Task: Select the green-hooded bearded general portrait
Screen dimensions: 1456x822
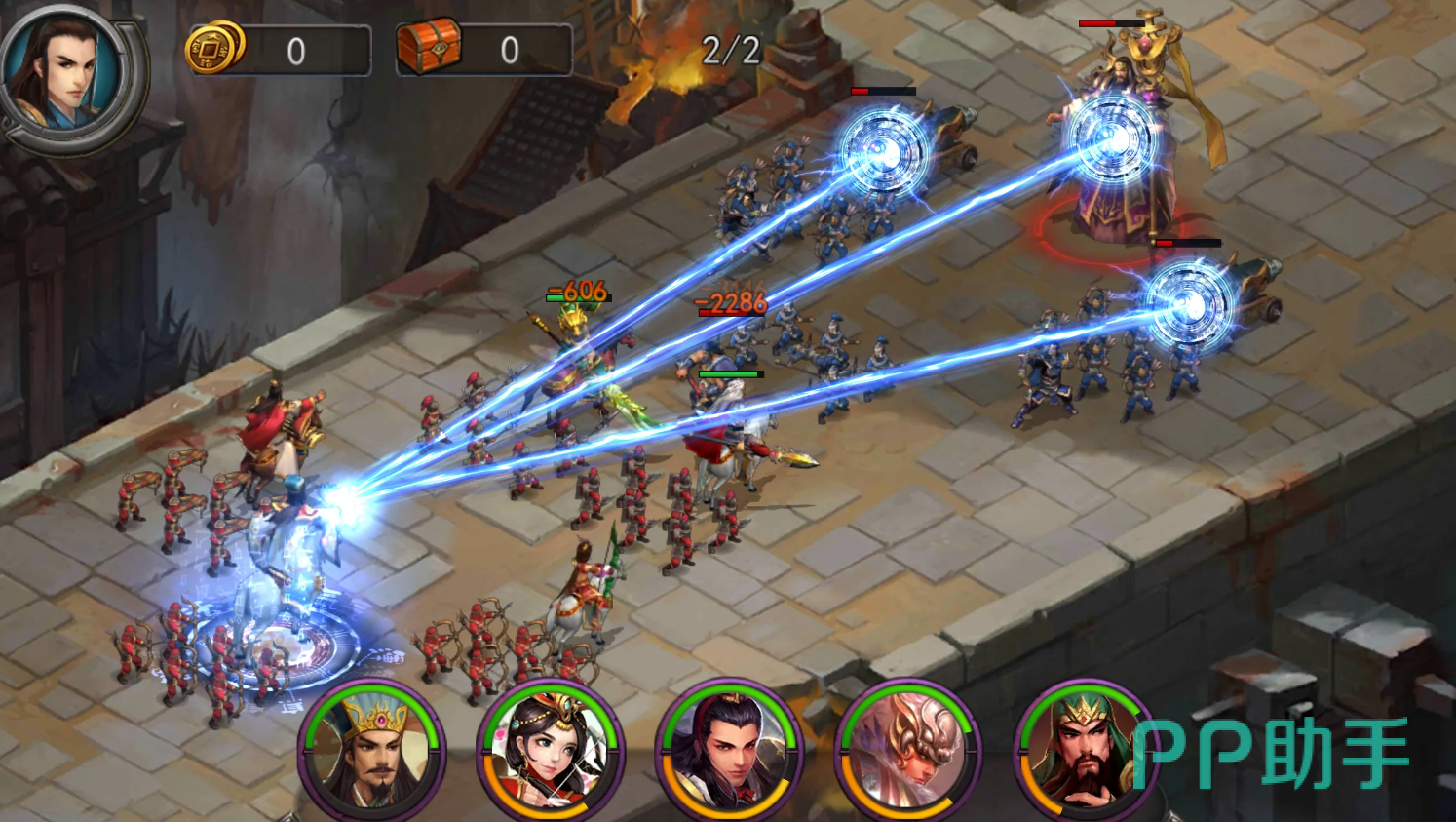Action: [x=1084, y=750]
